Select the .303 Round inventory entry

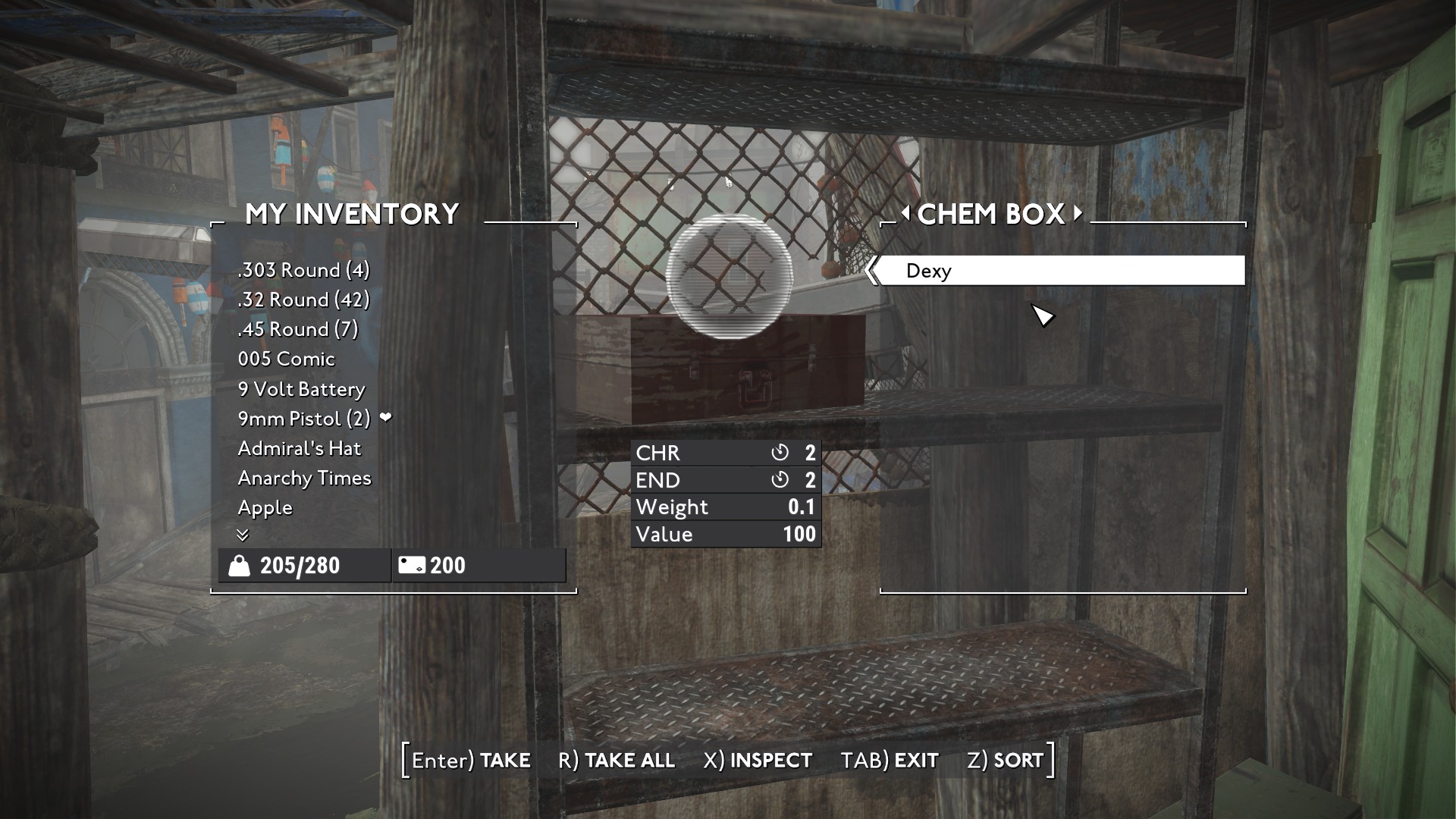(303, 270)
